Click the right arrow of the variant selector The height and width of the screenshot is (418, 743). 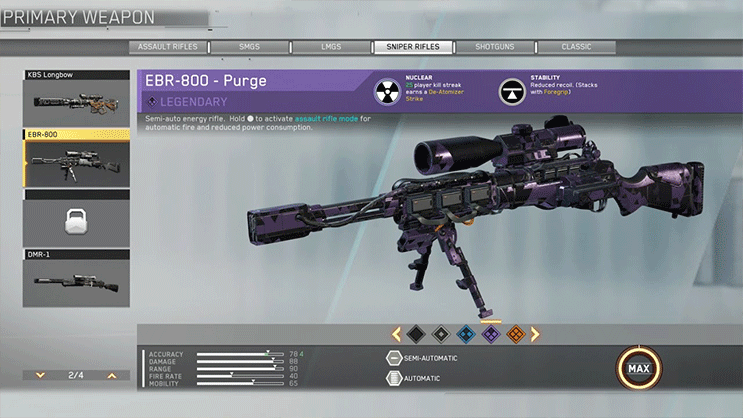[x=535, y=334]
